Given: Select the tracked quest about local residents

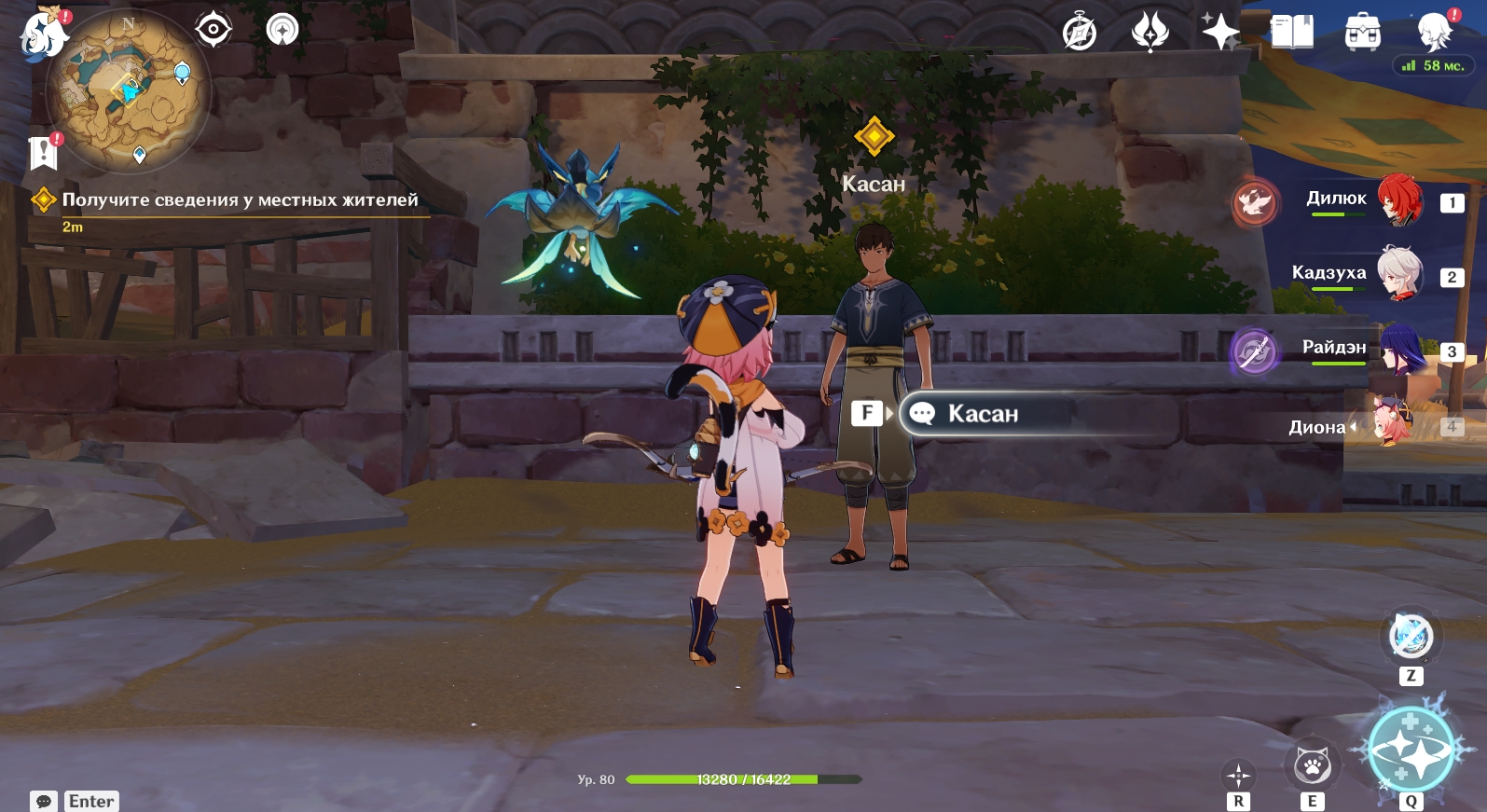Looking at the screenshot, I should coord(240,200).
